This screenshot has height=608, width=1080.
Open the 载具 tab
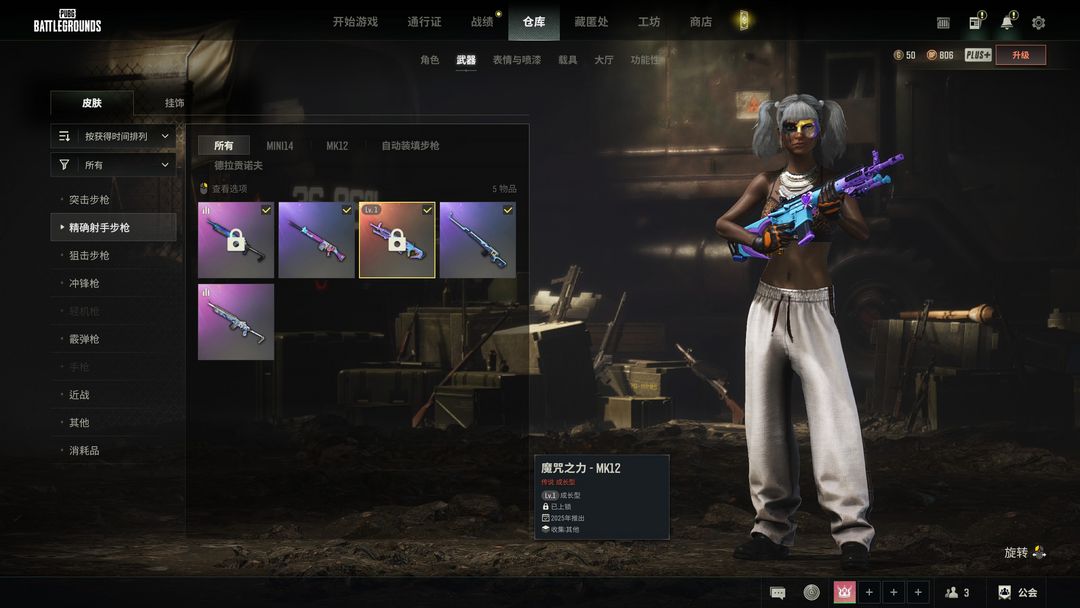point(567,60)
